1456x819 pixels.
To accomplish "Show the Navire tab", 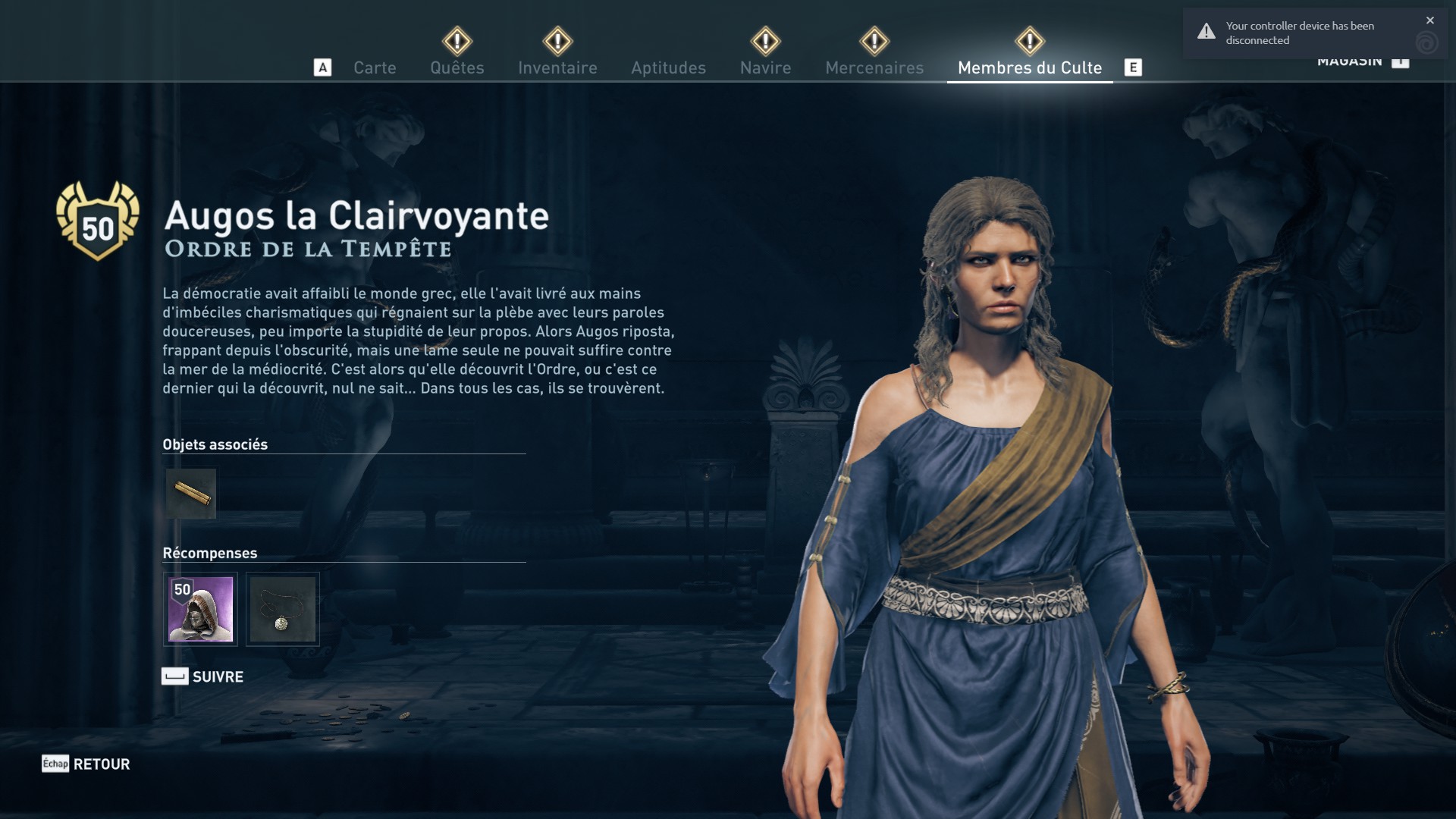I will [765, 67].
